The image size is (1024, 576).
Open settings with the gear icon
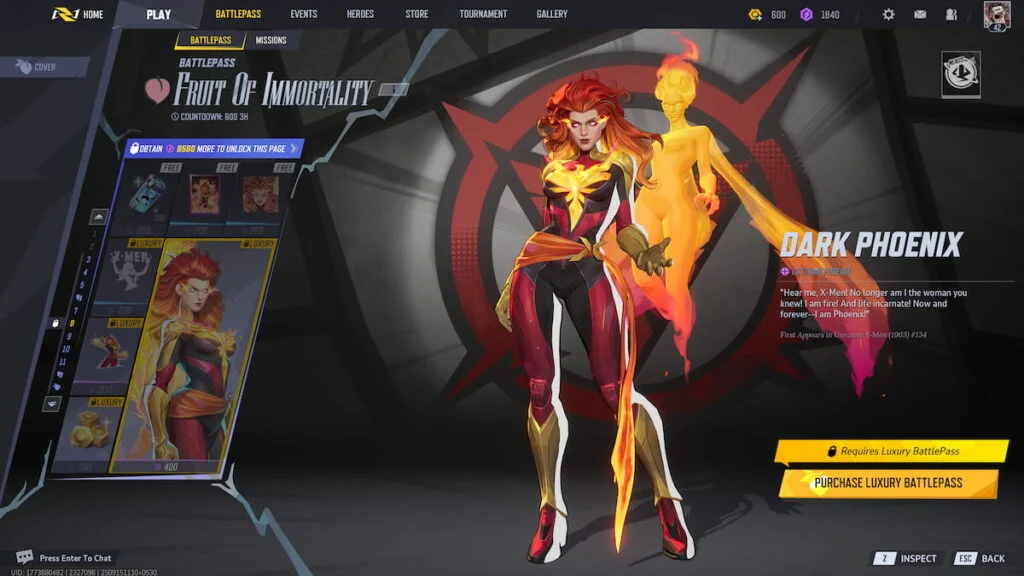coord(888,15)
